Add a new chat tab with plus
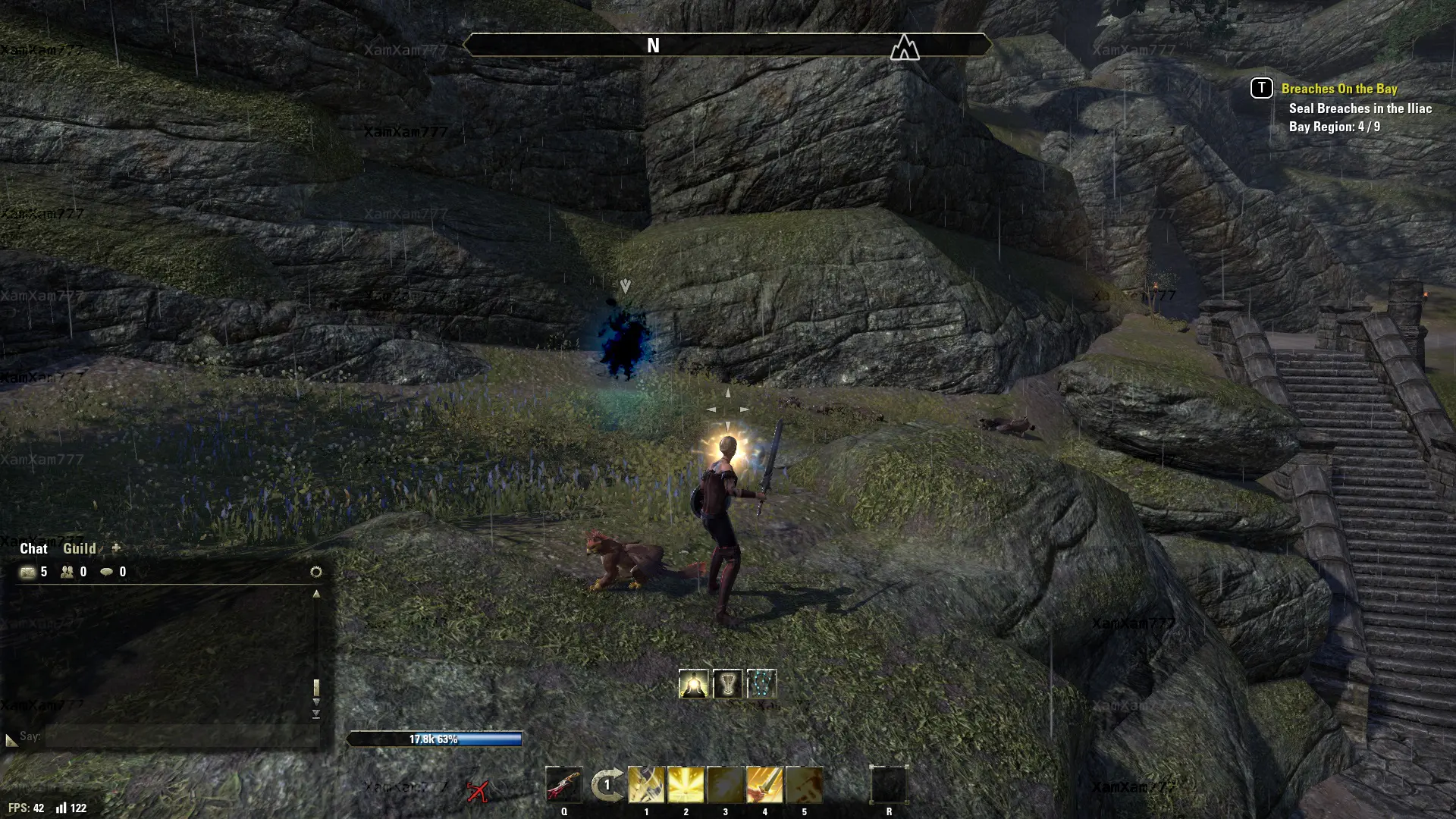 [x=116, y=548]
